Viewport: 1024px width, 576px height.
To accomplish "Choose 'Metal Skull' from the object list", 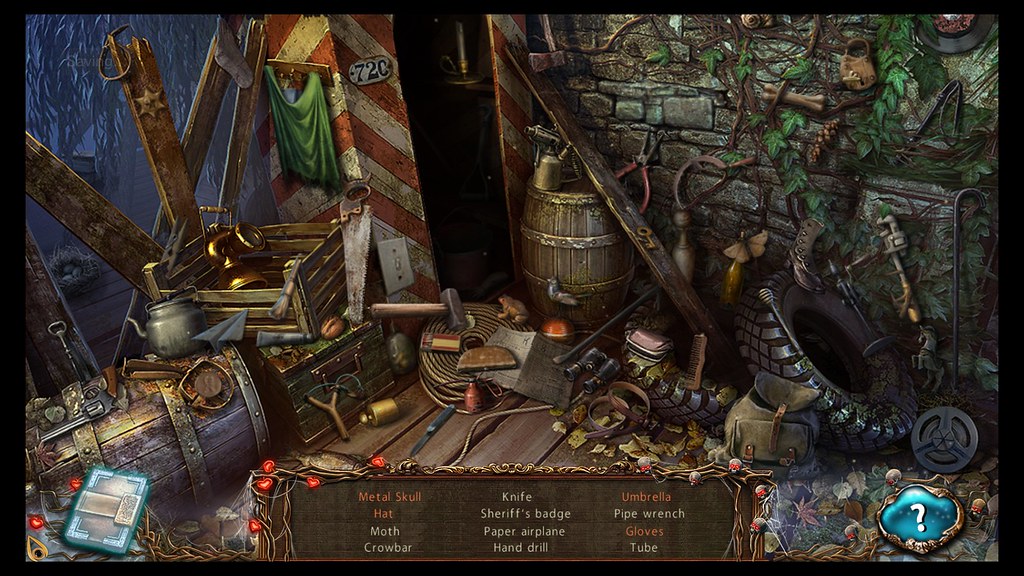I will (x=390, y=497).
